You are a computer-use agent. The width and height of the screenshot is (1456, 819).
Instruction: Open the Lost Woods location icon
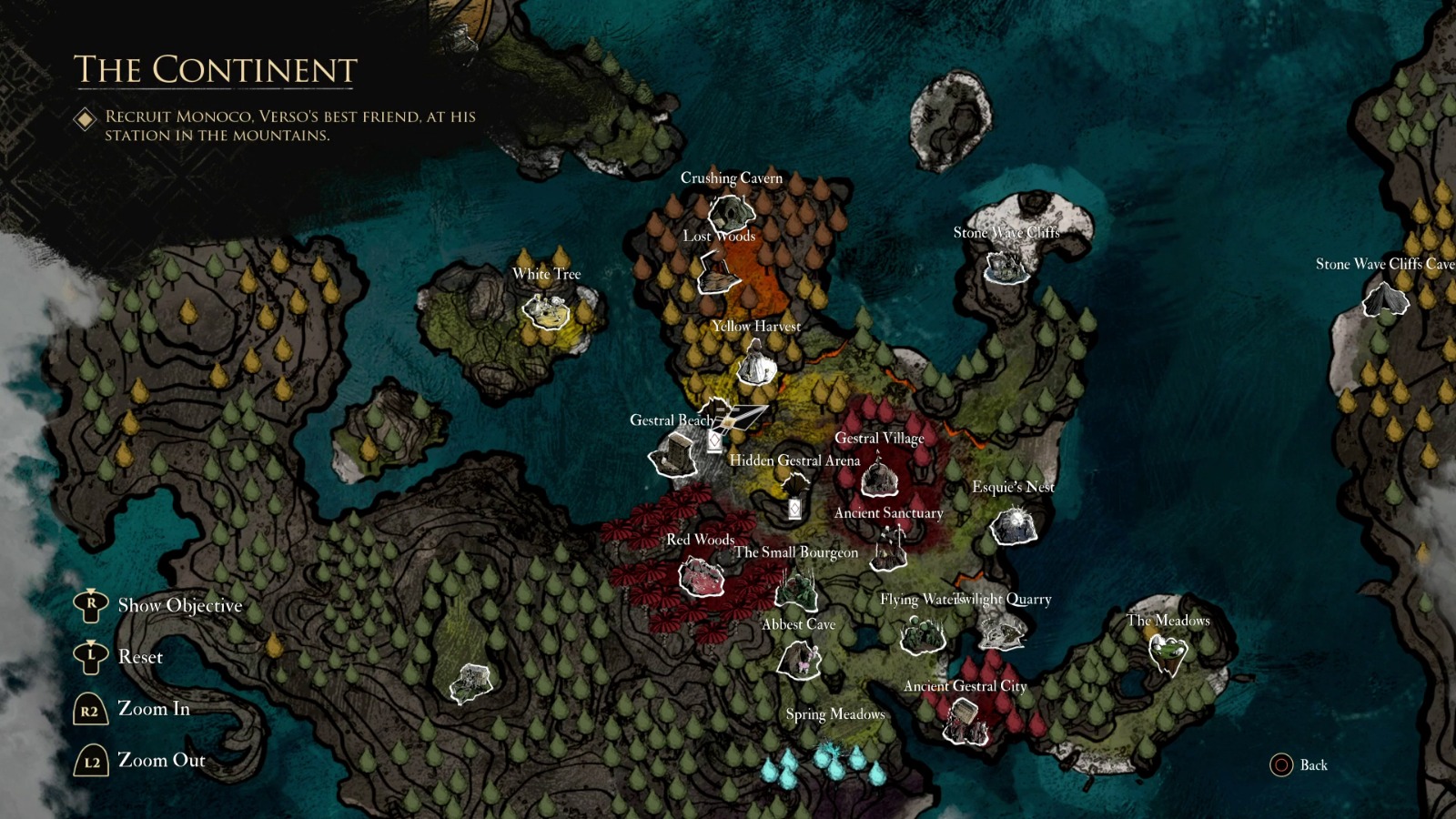click(x=718, y=270)
